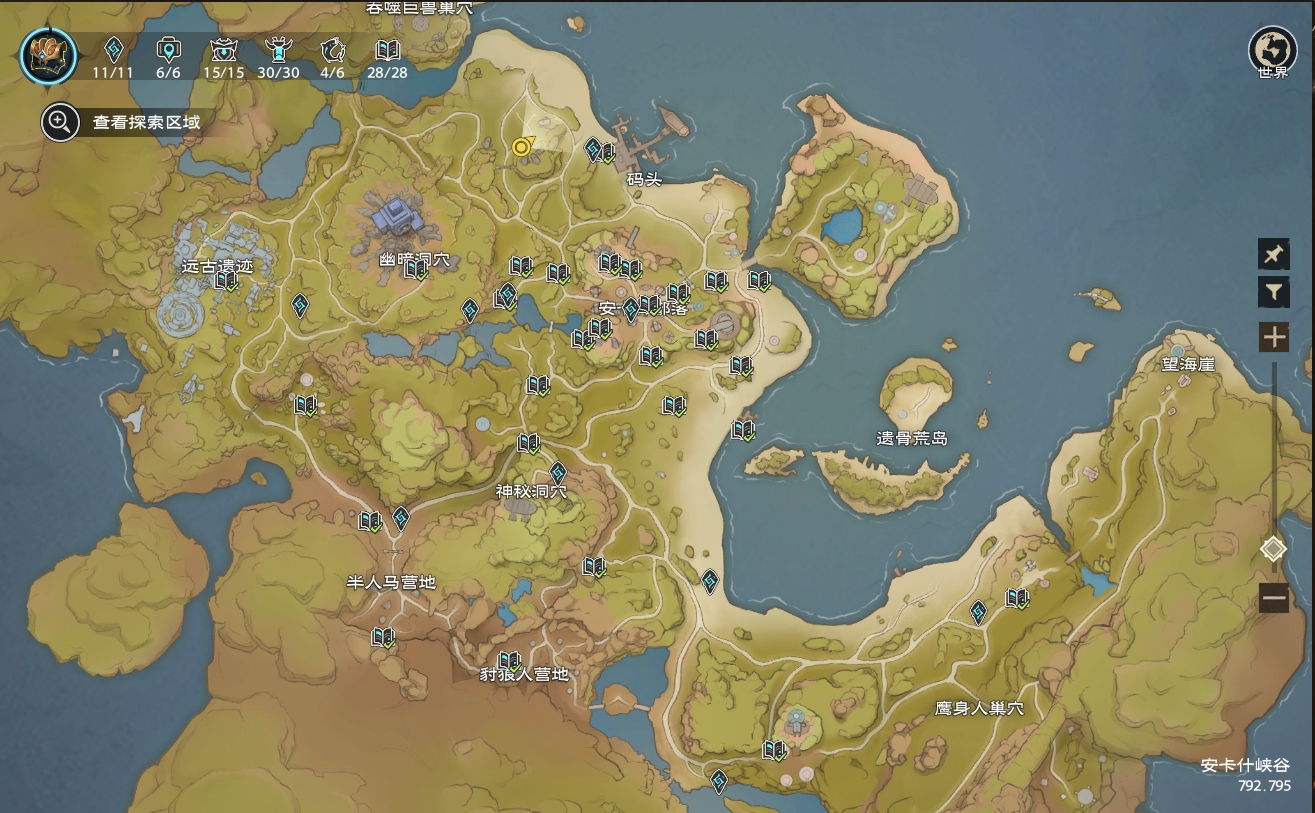The width and height of the screenshot is (1315, 813).
Task: Zoom out the map with minus button
Action: [x=1273, y=599]
